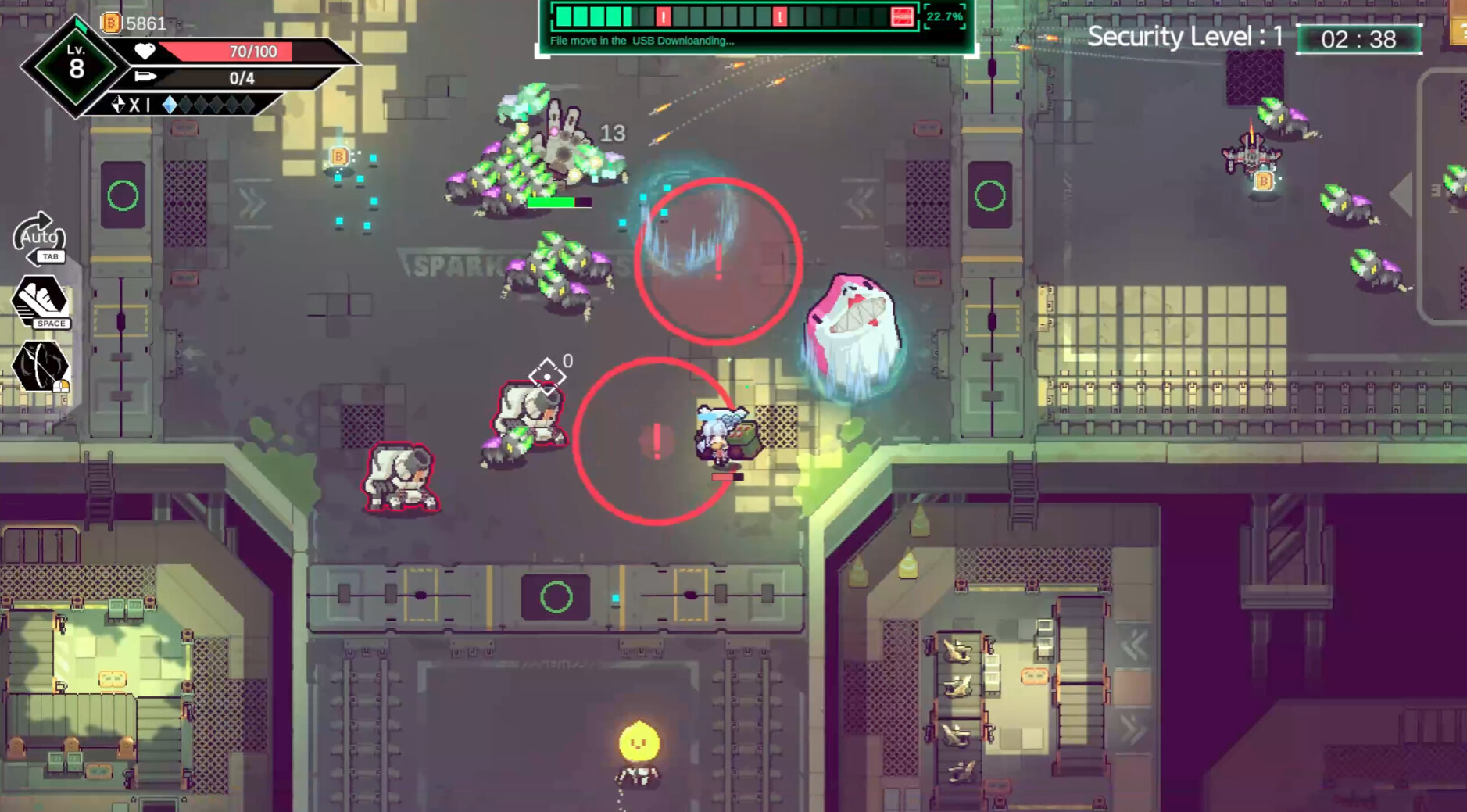Click the orange Bitcoin currency icon
The height and width of the screenshot is (812, 1467).
pos(110,23)
